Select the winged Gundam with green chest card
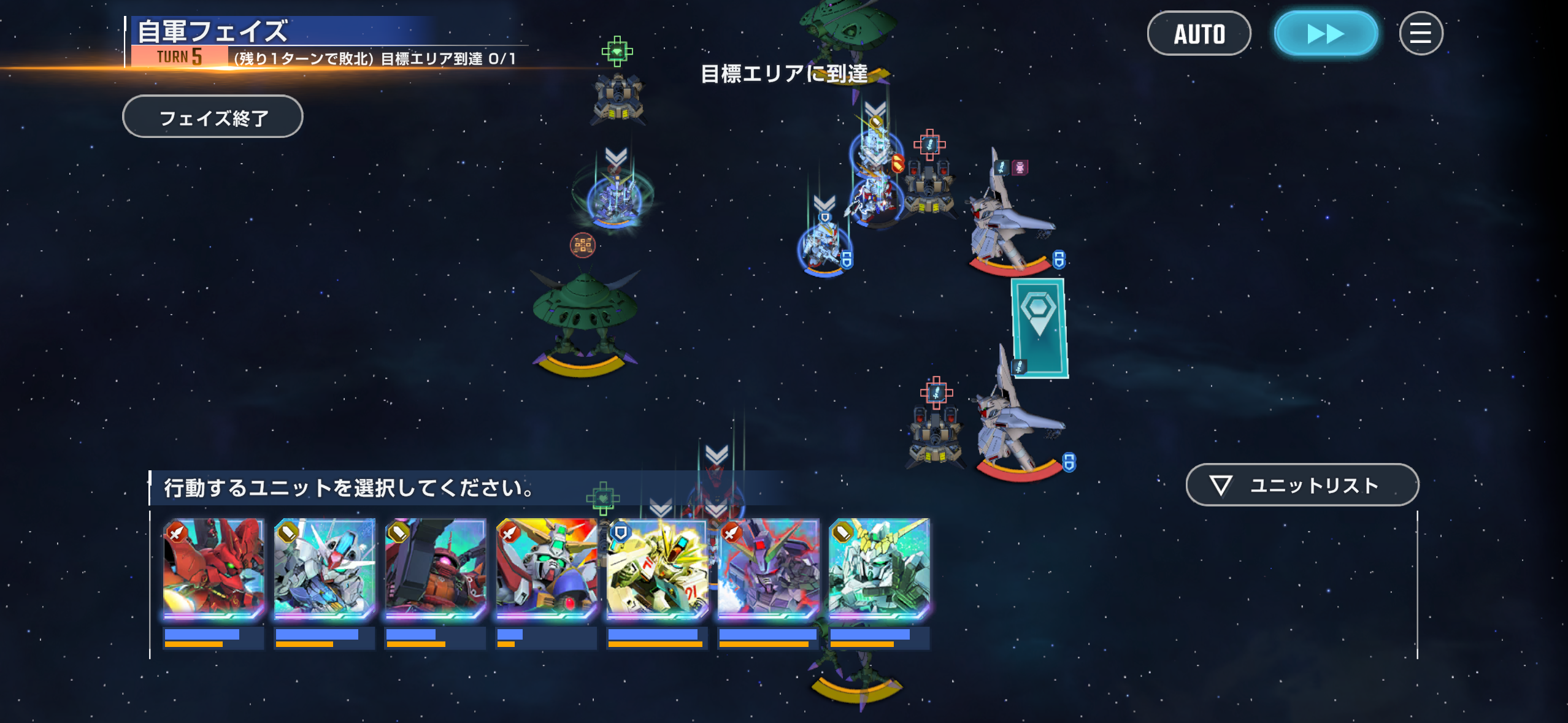 pyautogui.click(x=546, y=568)
